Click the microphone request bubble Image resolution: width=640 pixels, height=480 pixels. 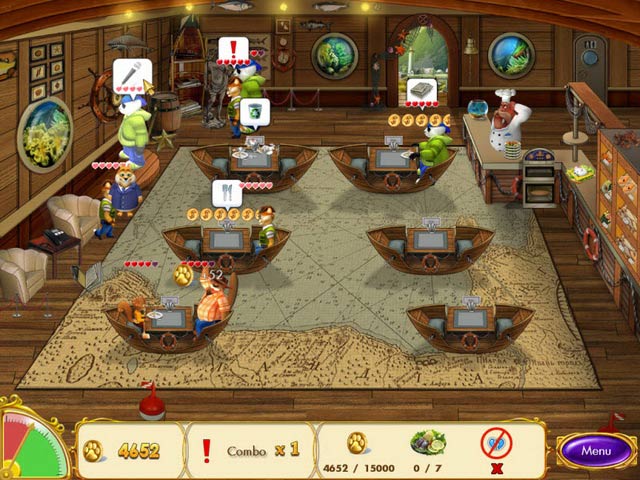(127, 73)
